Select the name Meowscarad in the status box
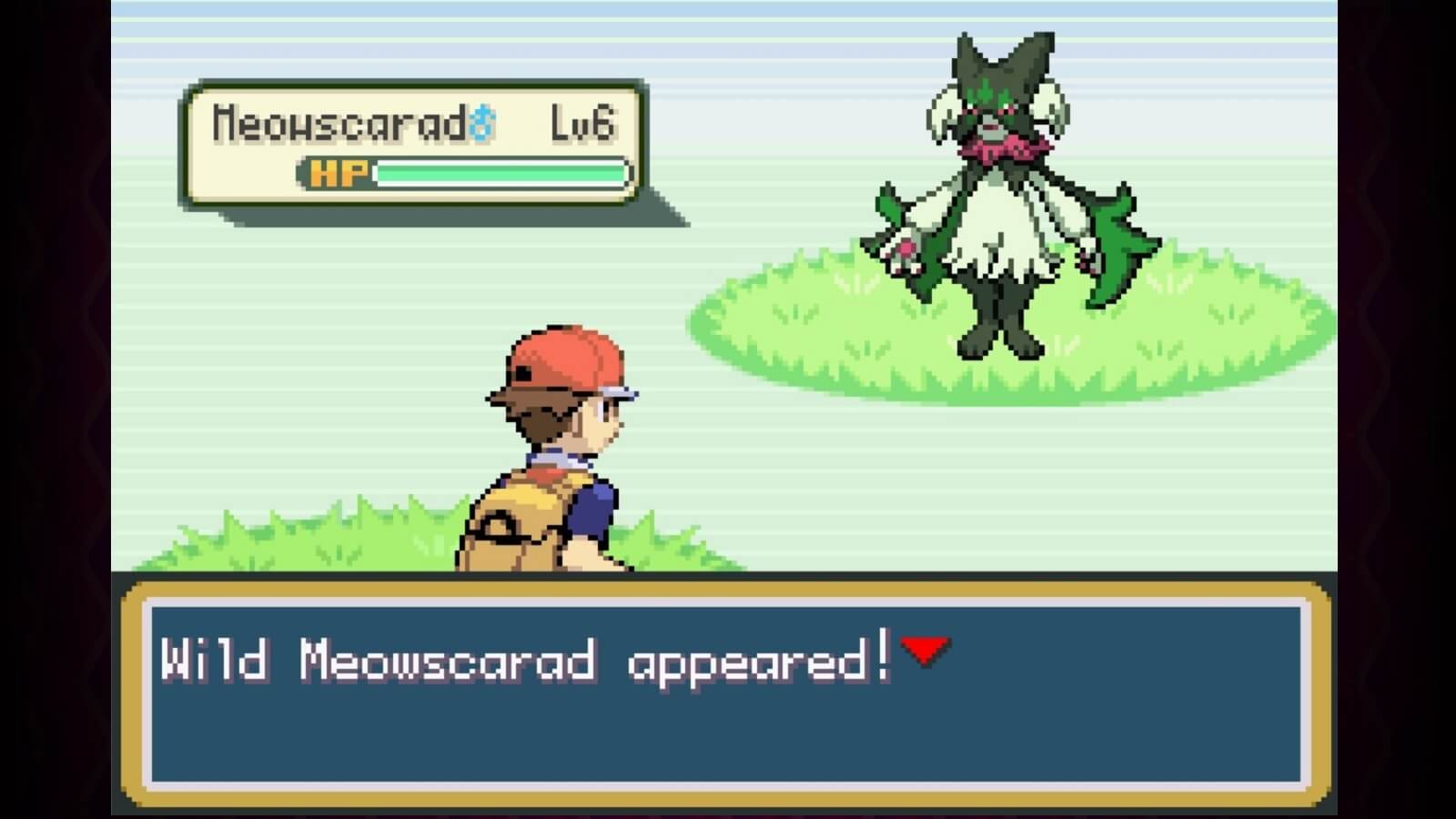 click(x=337, y=119)
